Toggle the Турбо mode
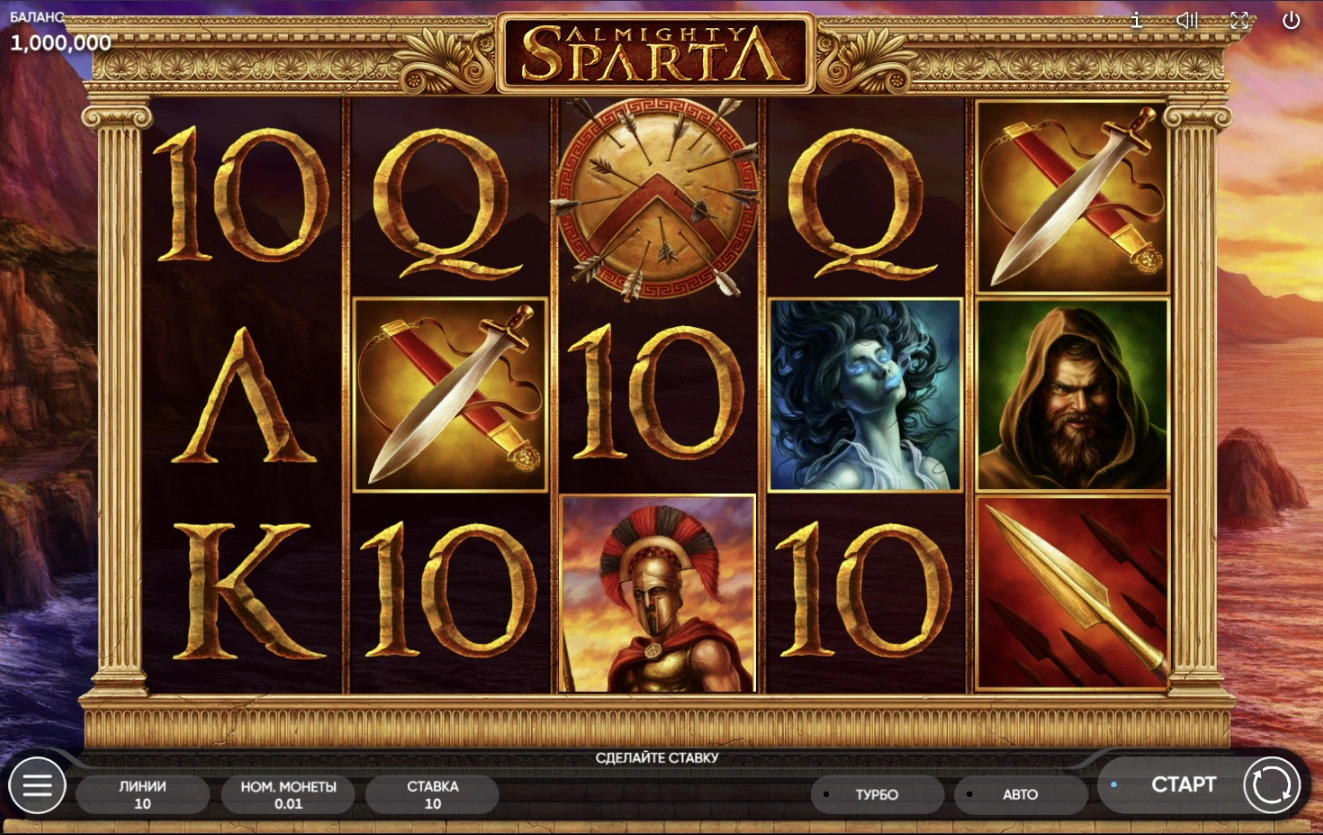Screen dimensions: 1323x835 coord(876,795)
